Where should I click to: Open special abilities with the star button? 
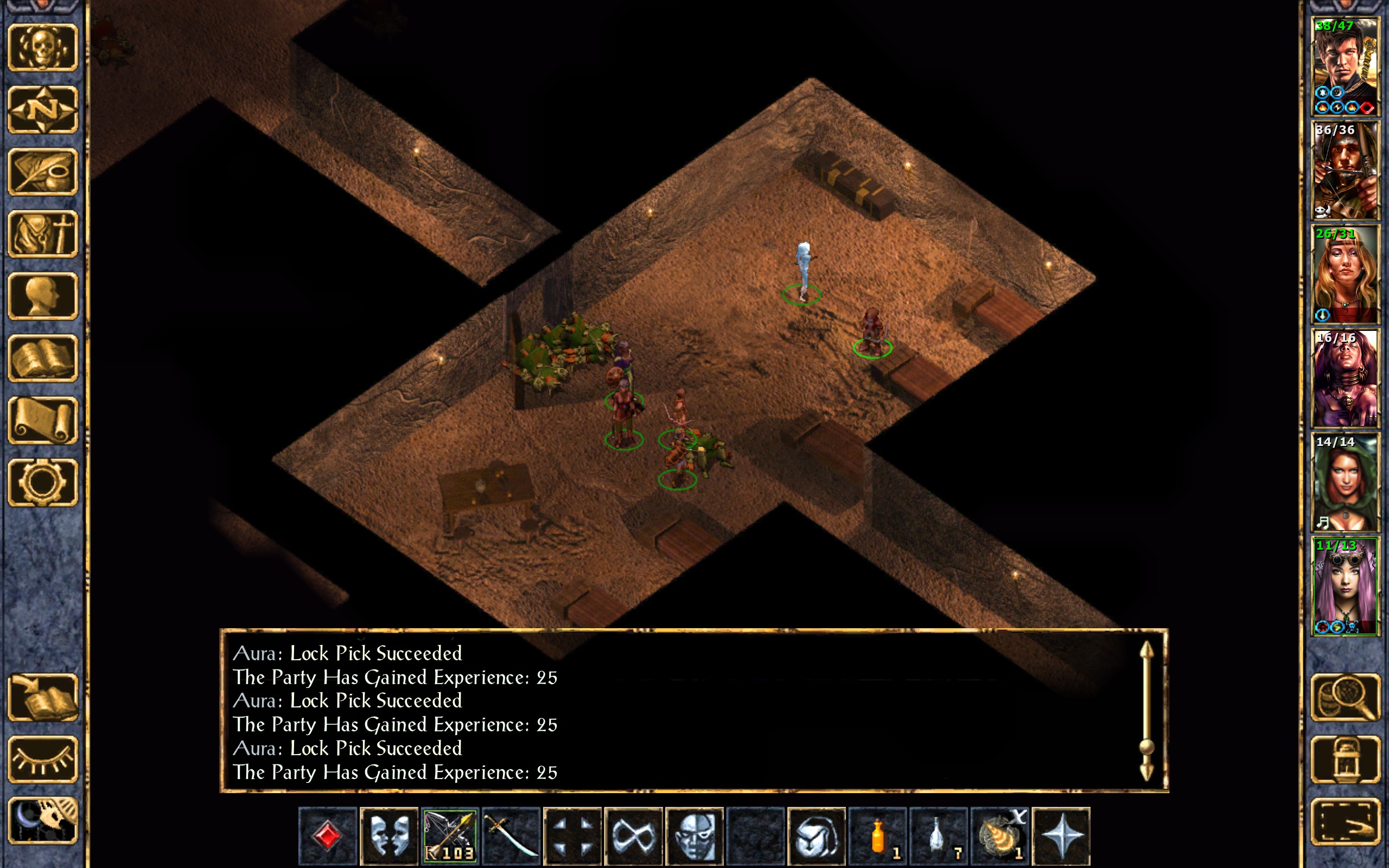[x=1061, y=835]
